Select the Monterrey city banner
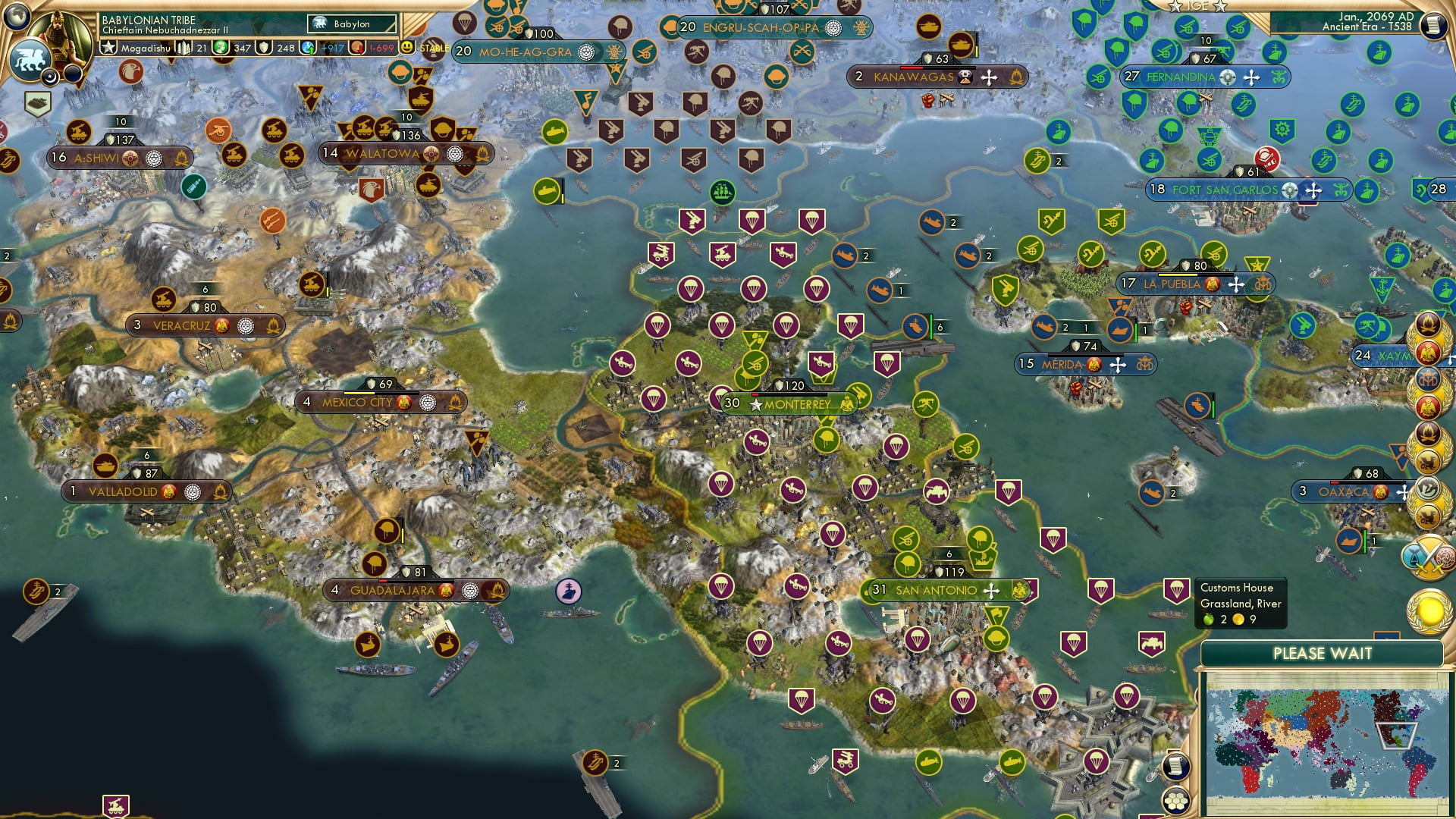The image size is (1456, 819). 789,404
